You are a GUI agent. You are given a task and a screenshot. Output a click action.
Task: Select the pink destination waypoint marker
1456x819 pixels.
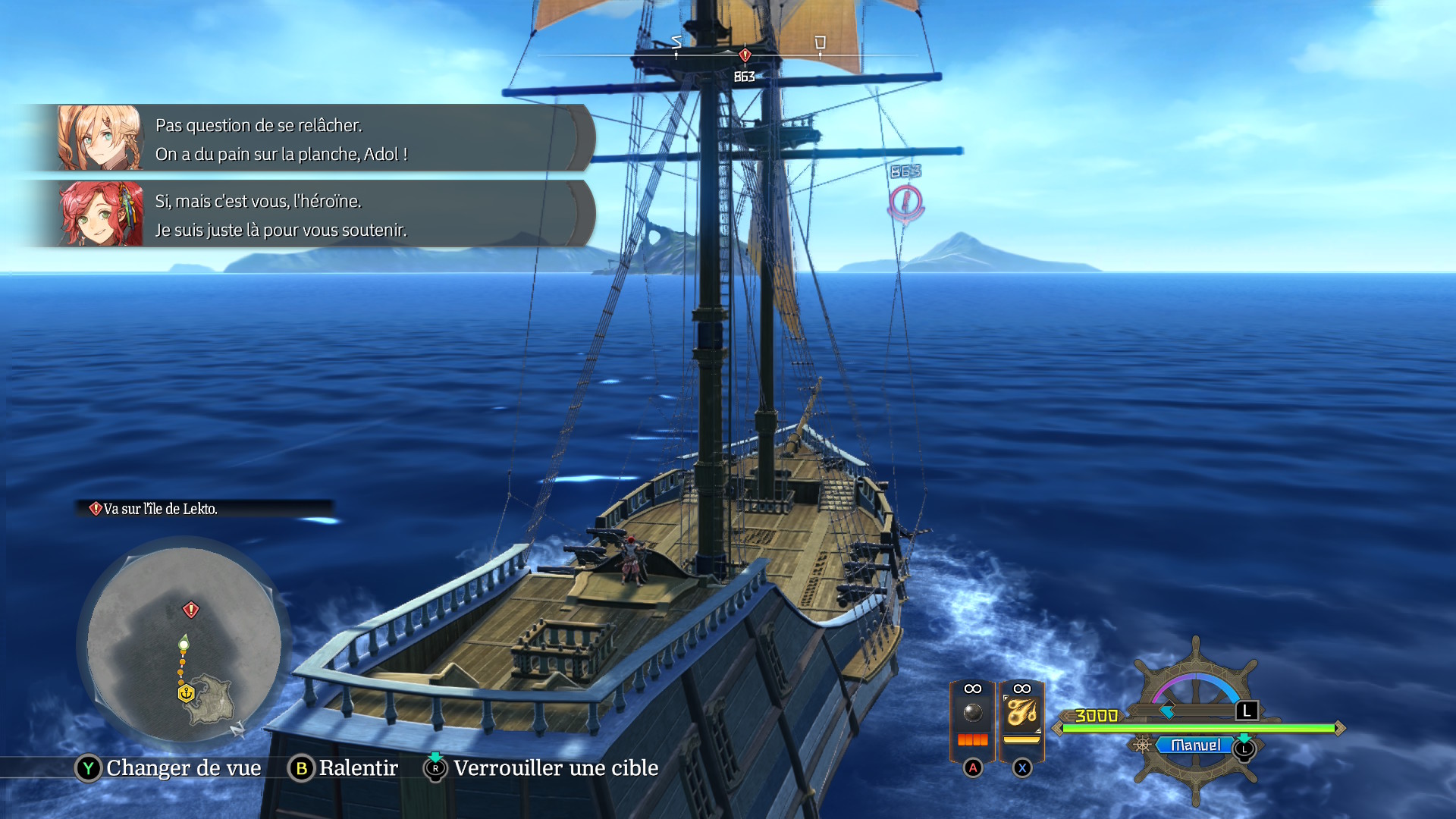pyautogui.click(x=905, y=202)
